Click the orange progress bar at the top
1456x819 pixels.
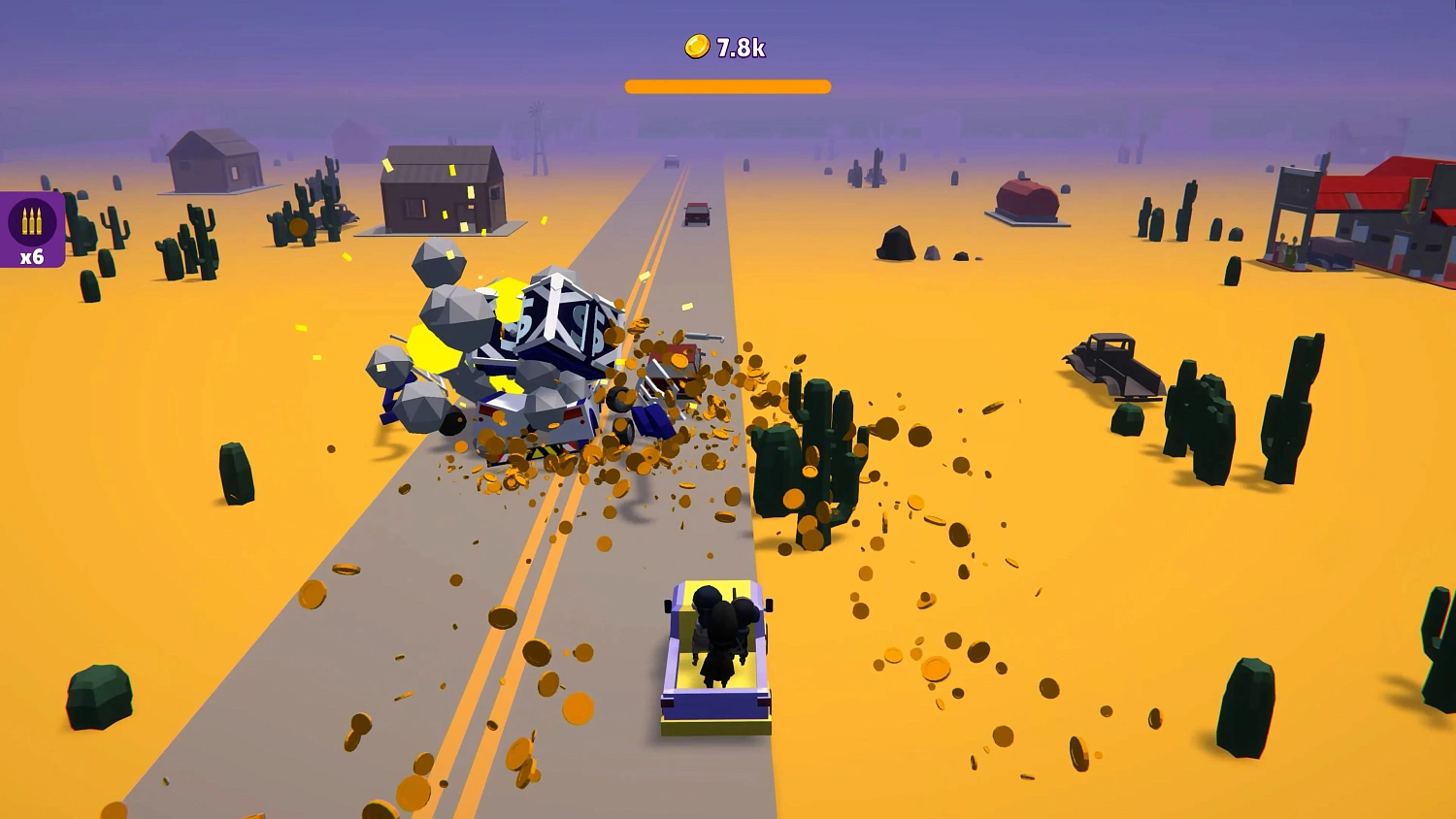pyautogui.click(x=728, y=85)
